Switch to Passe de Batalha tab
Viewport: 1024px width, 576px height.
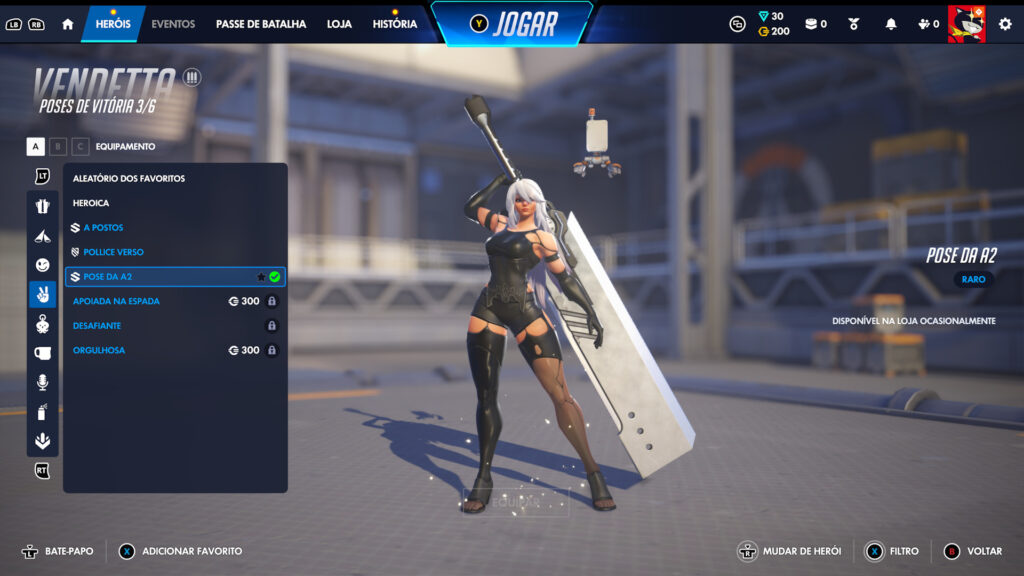261,24
